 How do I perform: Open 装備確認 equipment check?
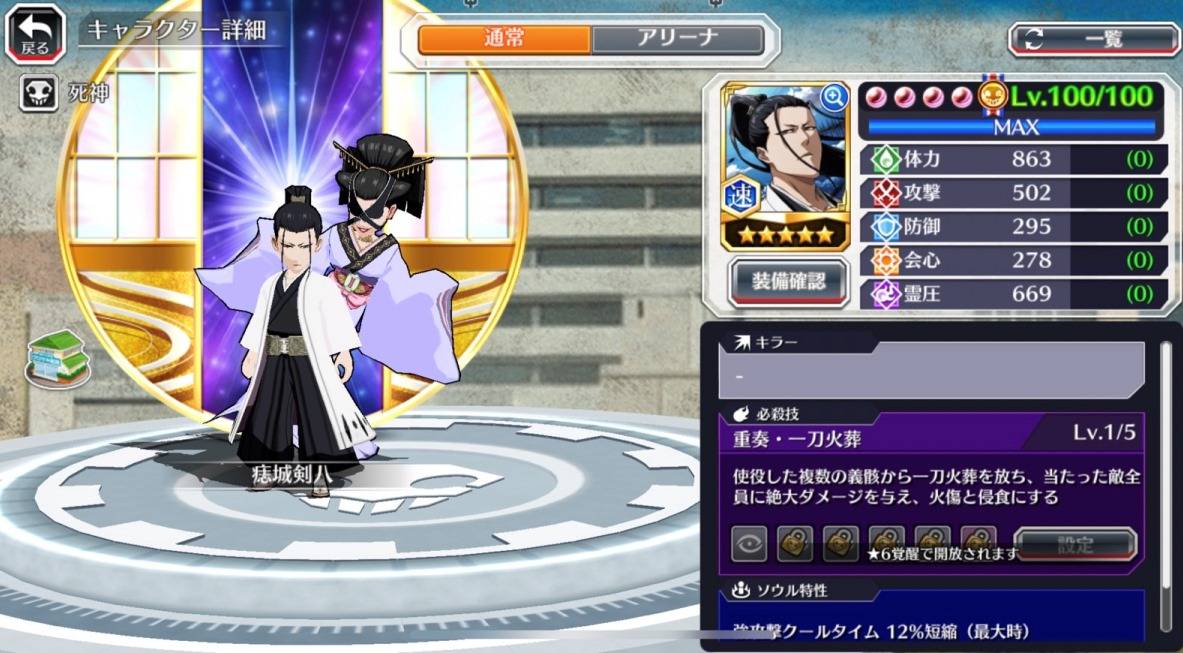(x=789, y=281)
